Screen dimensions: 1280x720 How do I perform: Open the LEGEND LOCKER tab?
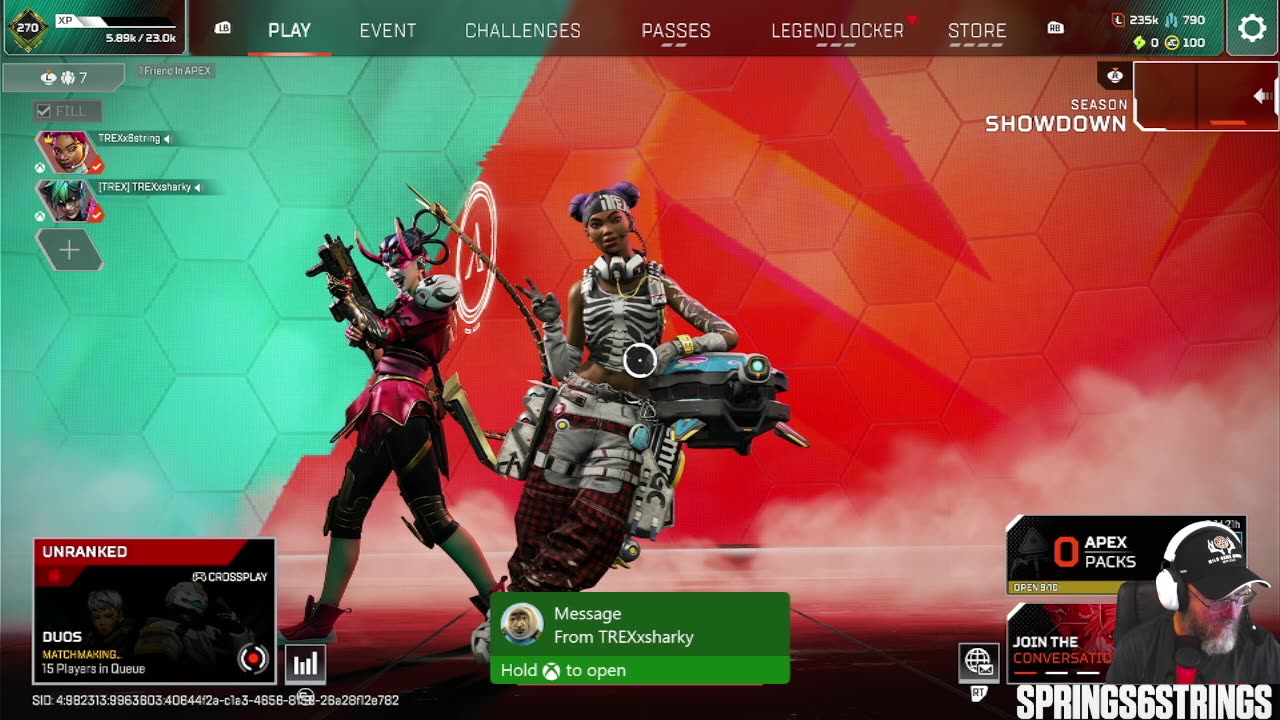pos(837,31)
